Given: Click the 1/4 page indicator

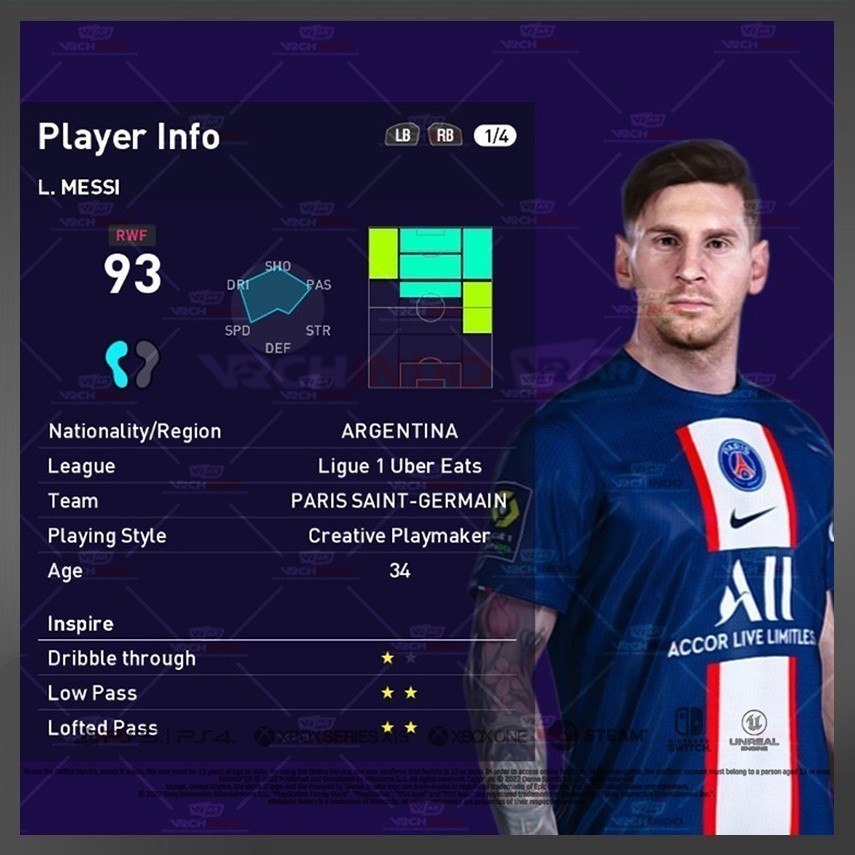Looking at the screenshot, I should pos(496,135).
